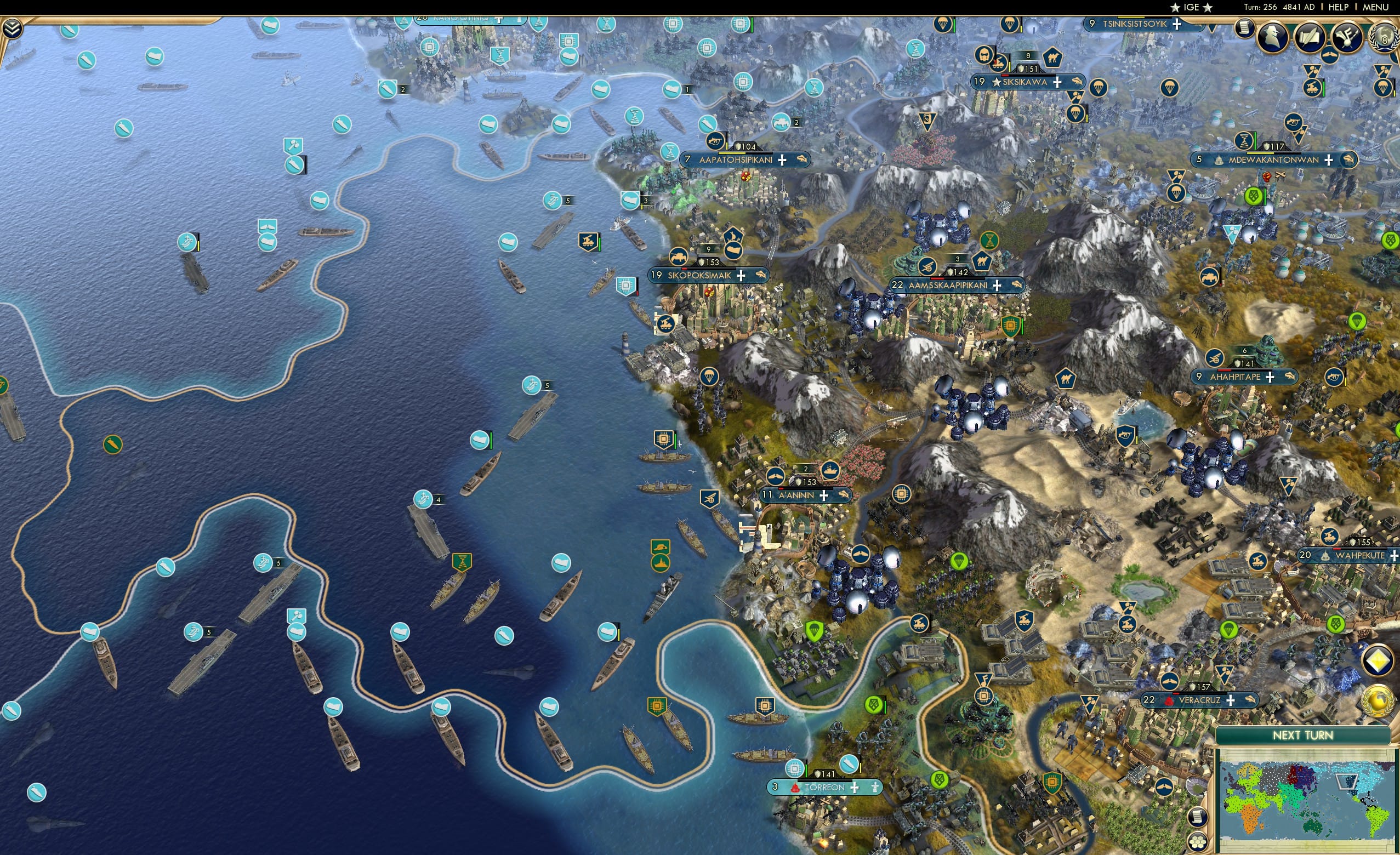This screenshot has height=855, width=1400.
Task: Open HELP from the top bar
Action: 1339,7
